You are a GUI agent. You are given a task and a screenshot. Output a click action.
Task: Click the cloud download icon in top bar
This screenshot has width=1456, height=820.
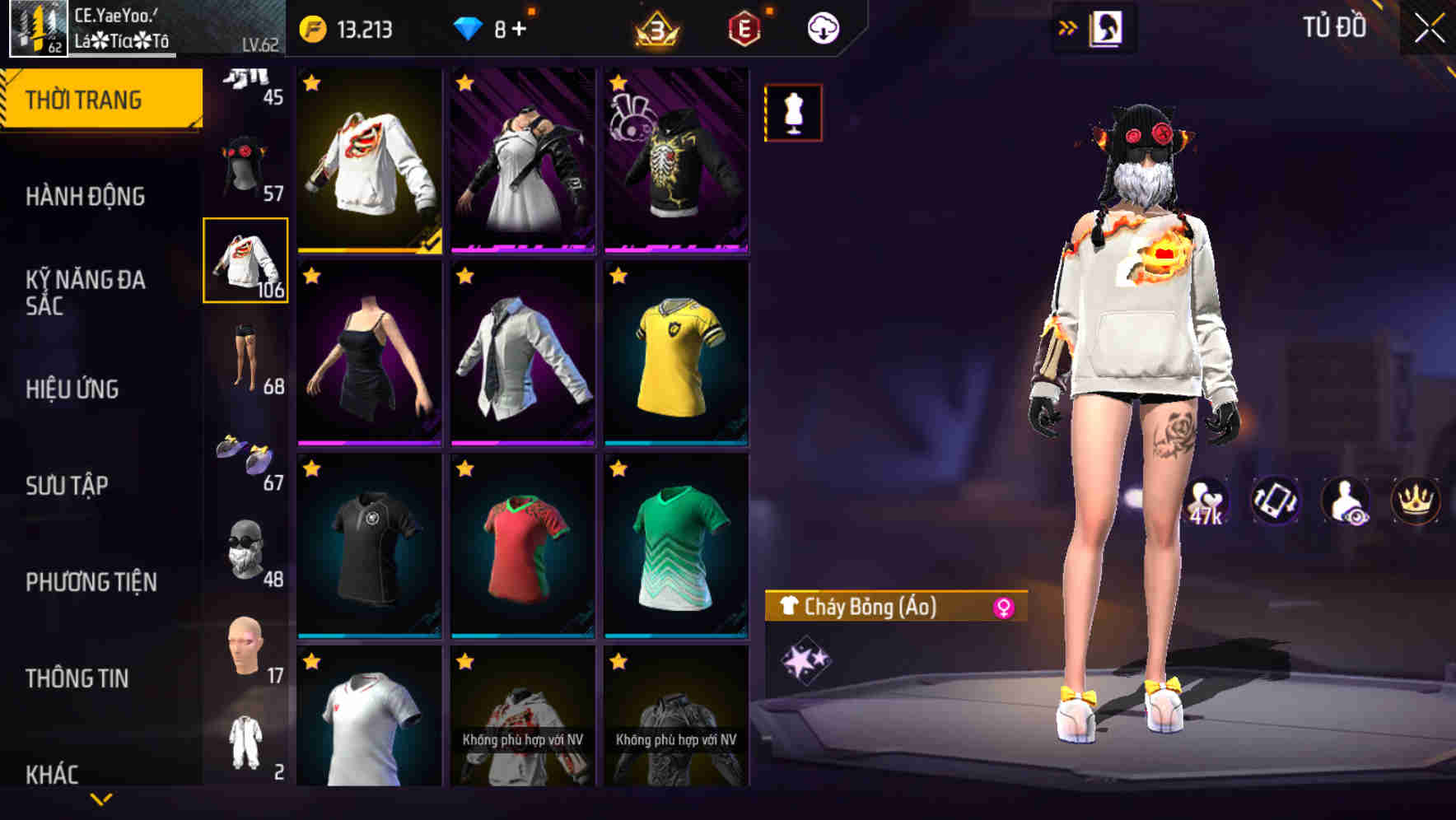coord(823,26)
